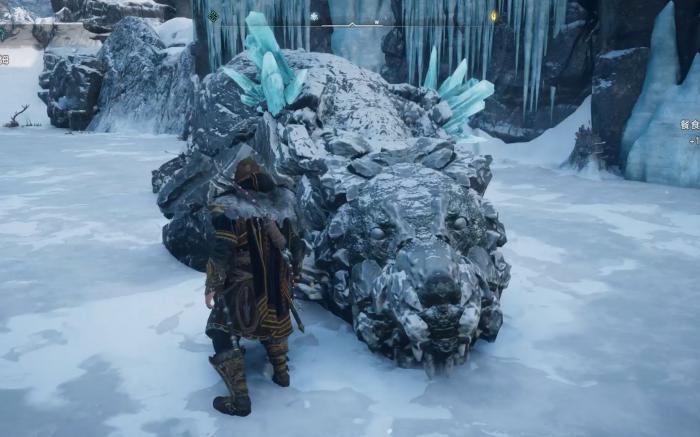Select the yellow flame marker on the compass

pyautogui.click(x=493, y=16)
